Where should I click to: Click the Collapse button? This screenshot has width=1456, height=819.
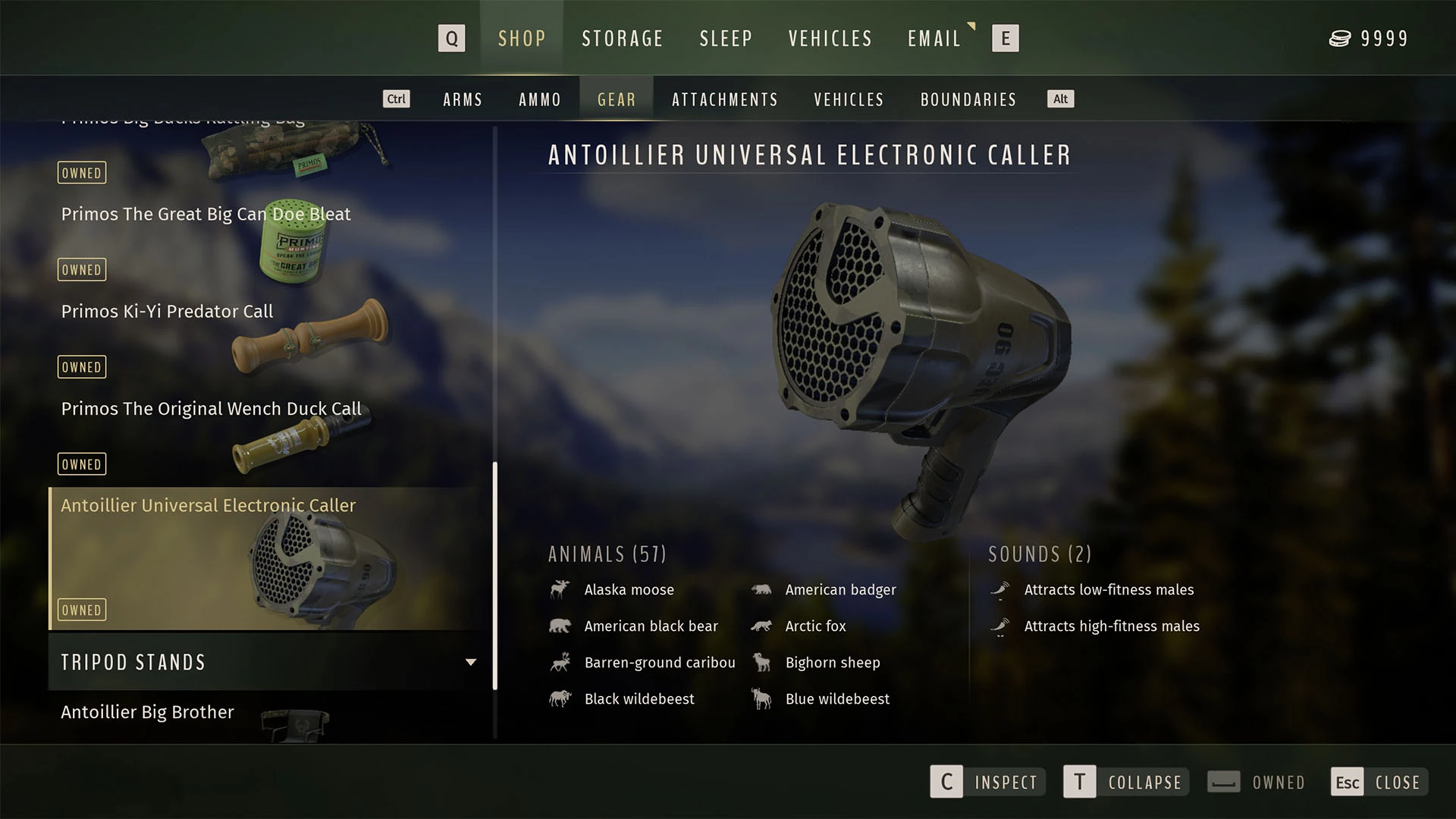pos(1125,782)
